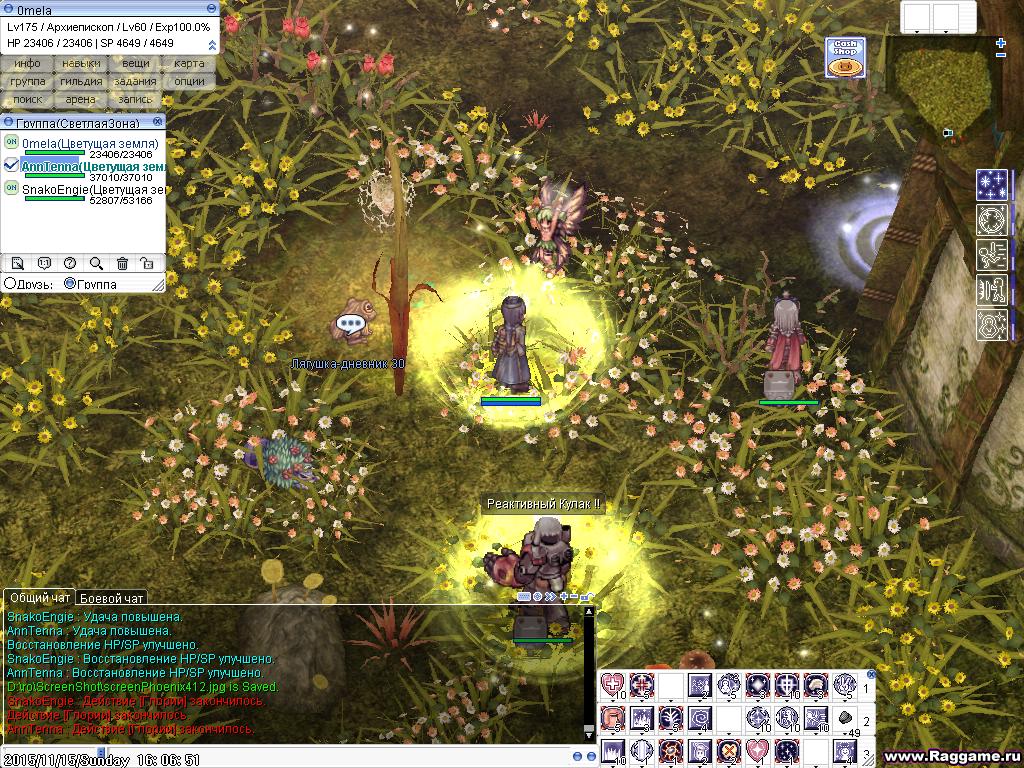The height and width of the screenshot is (768, 1024).
Task: Open the гильдия guild window
Action: click(x=81, y=81)
